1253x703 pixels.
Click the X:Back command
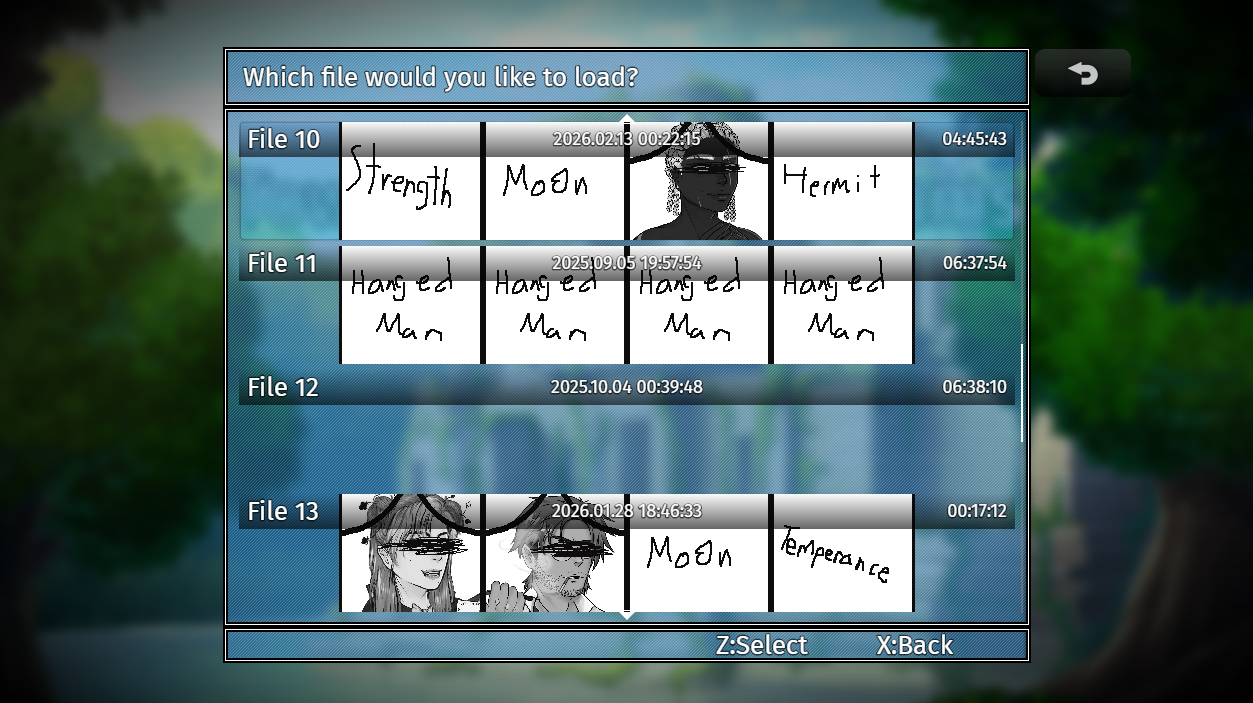pyautogui.click(x=915, y=646)
